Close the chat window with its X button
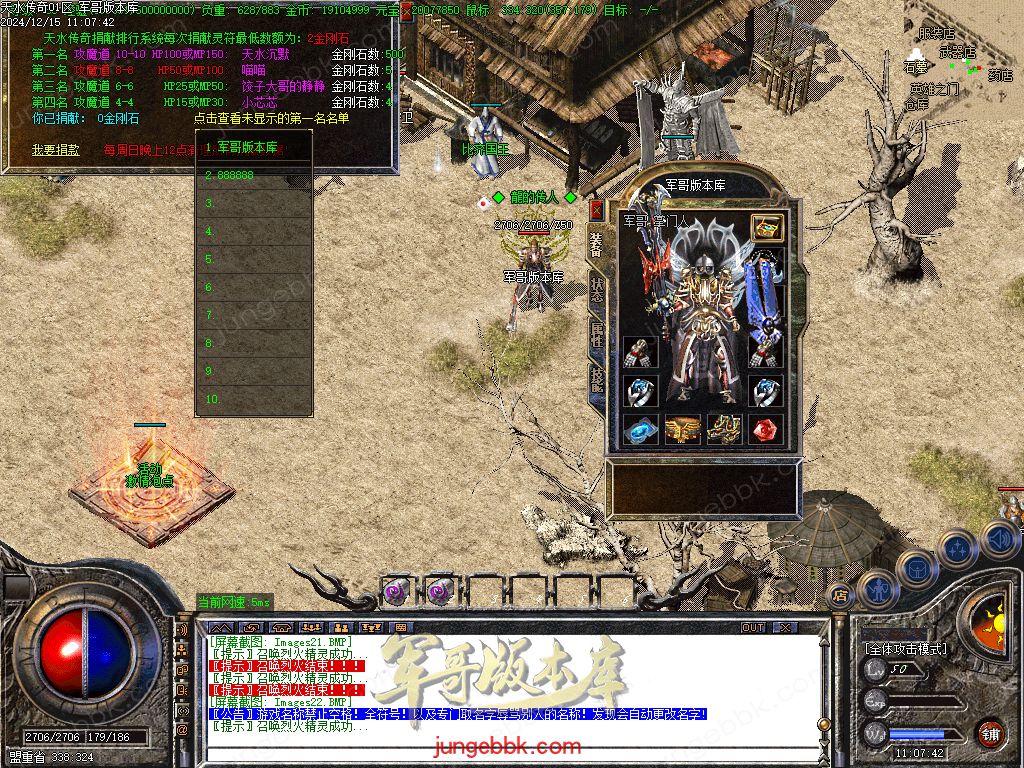The width and height of the screenshot is (1024, 768). pos(785,627)
